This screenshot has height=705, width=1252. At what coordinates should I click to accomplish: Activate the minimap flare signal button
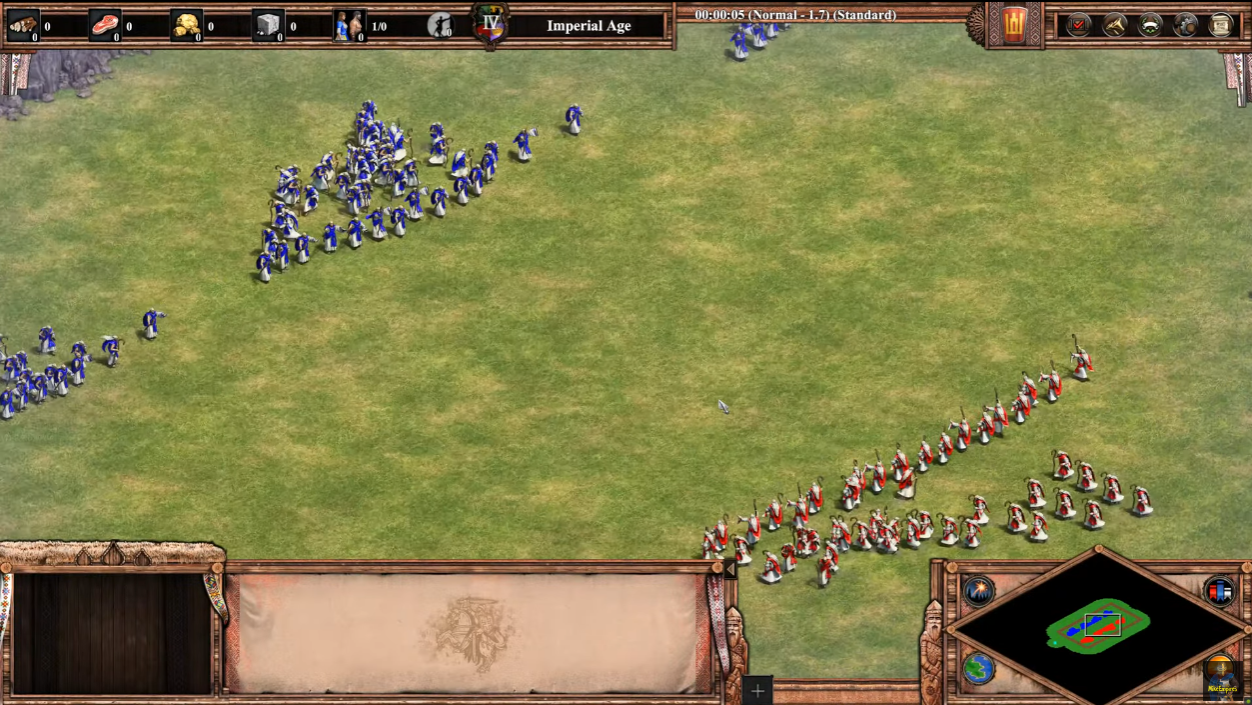click(x=979, y=591)
